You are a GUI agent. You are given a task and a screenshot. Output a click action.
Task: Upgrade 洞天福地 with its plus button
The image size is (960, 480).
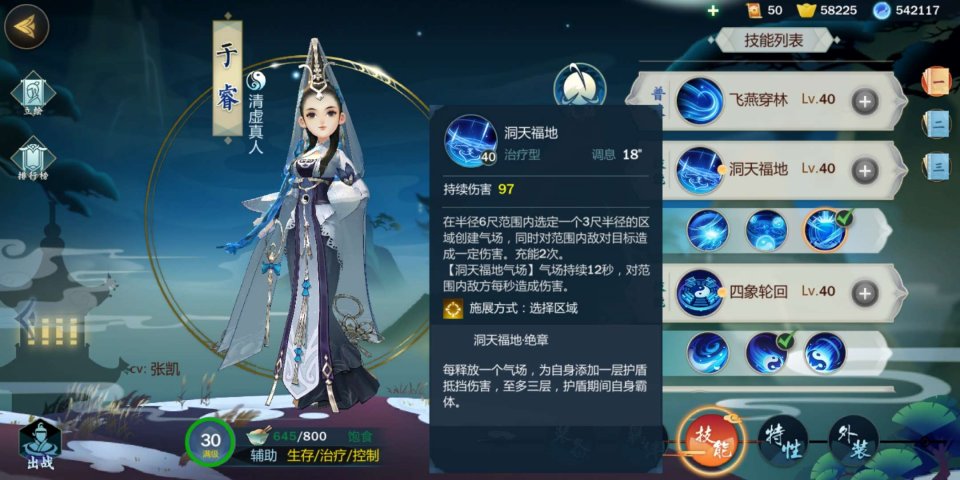(x=864, y=169)
